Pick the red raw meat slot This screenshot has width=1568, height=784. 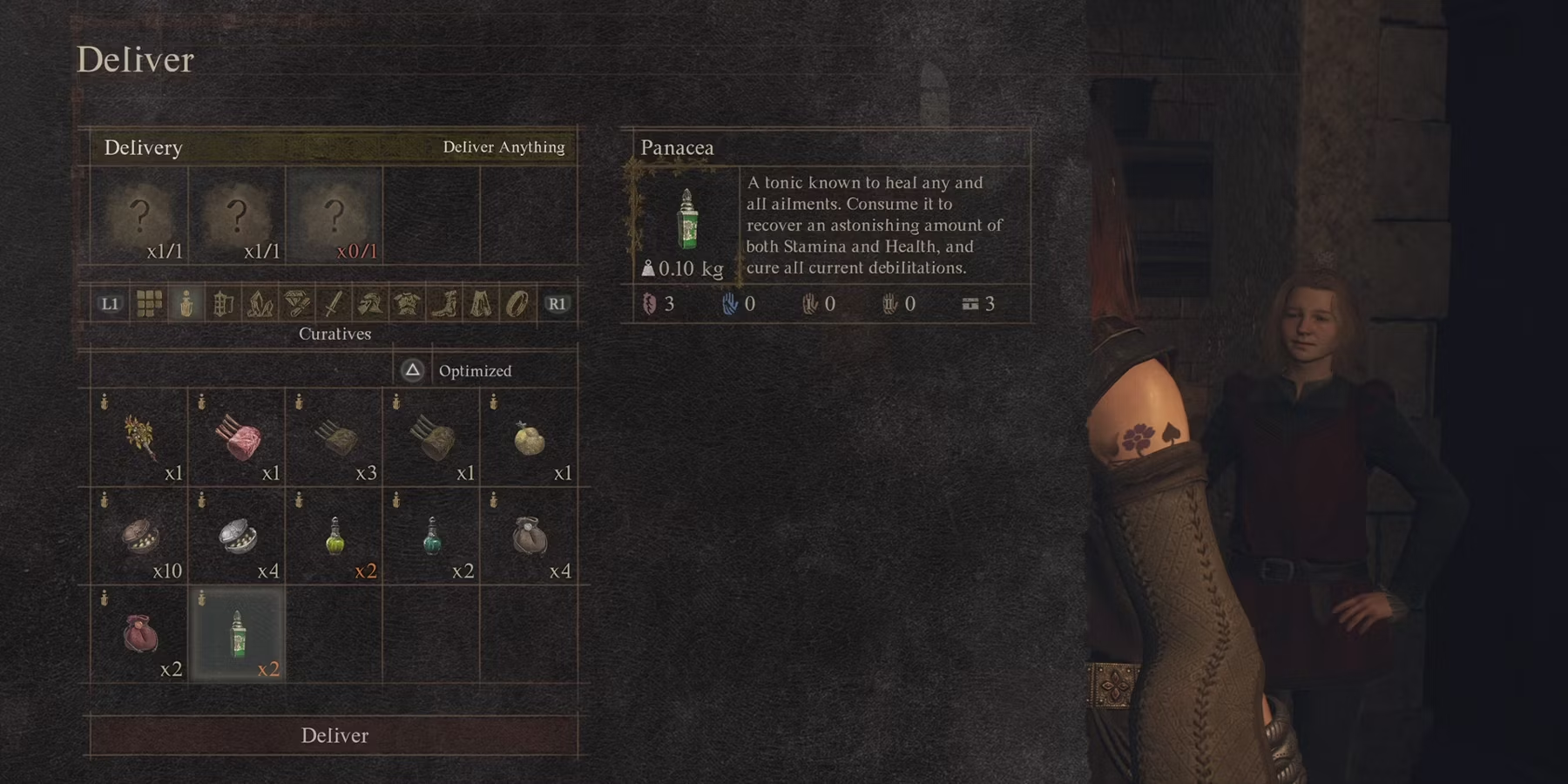(237, 436)
